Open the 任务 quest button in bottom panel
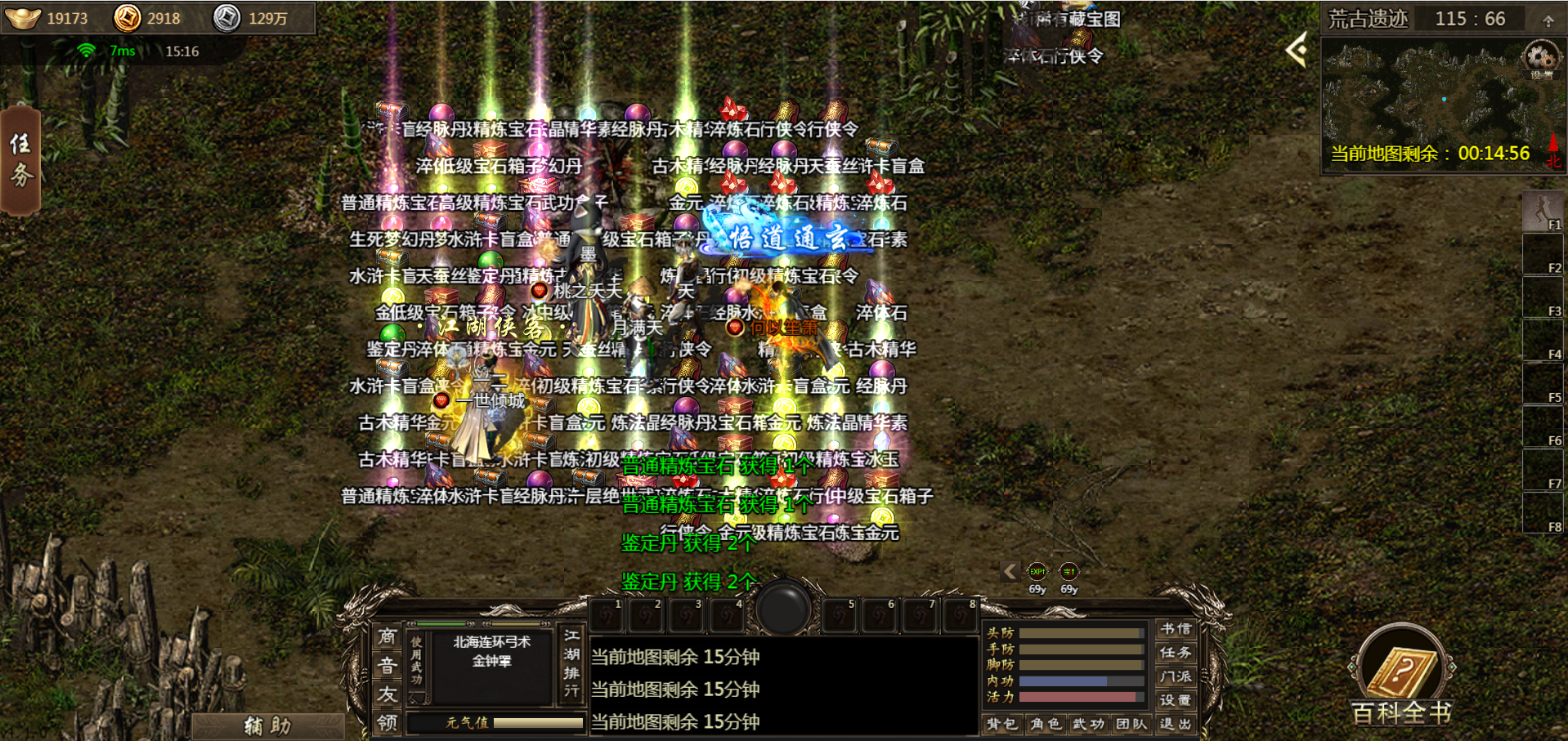This screenshot has width=1568, height=741. click(x=1175, y=653)
